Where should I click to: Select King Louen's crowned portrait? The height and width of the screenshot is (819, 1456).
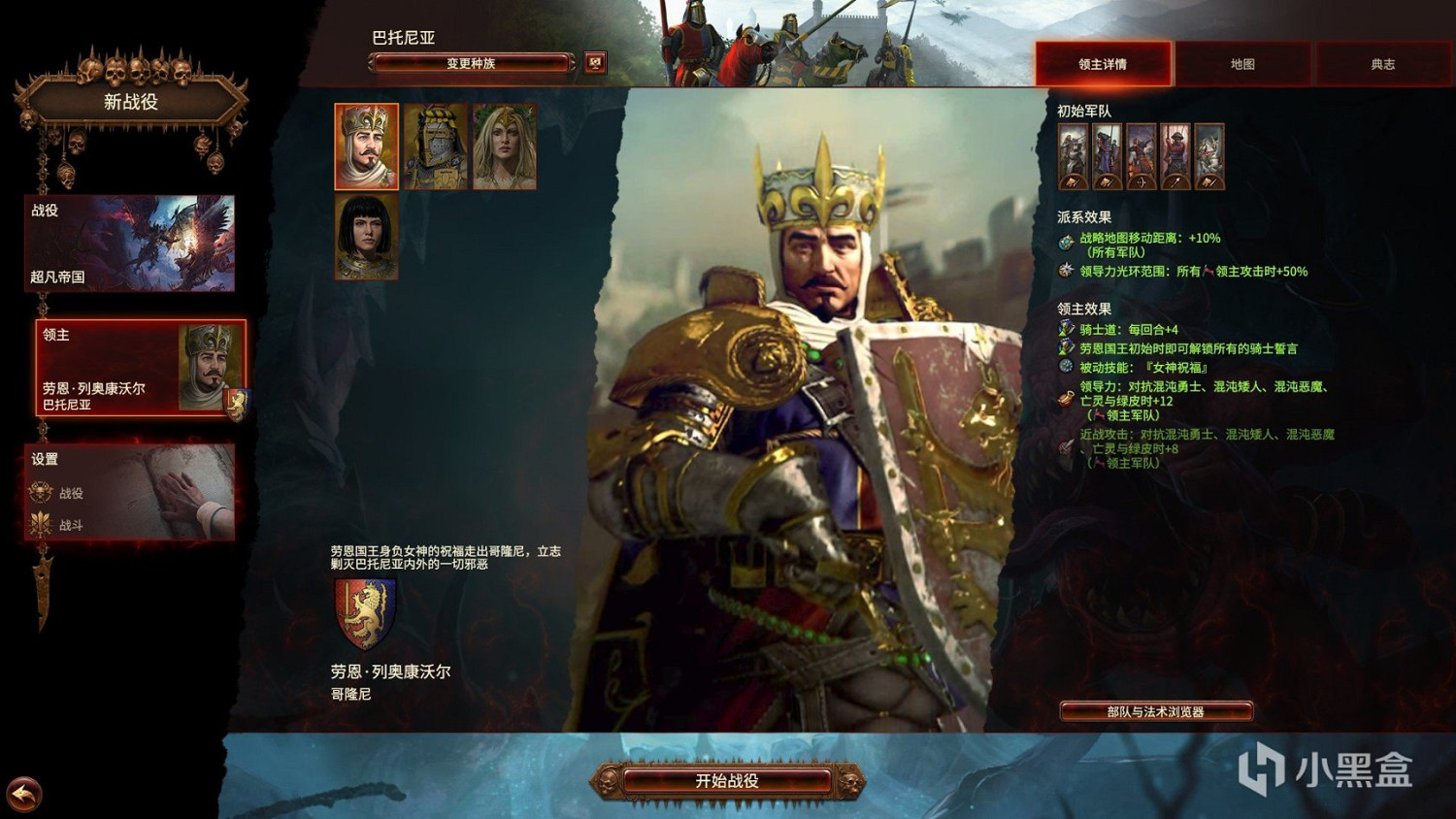367,147
